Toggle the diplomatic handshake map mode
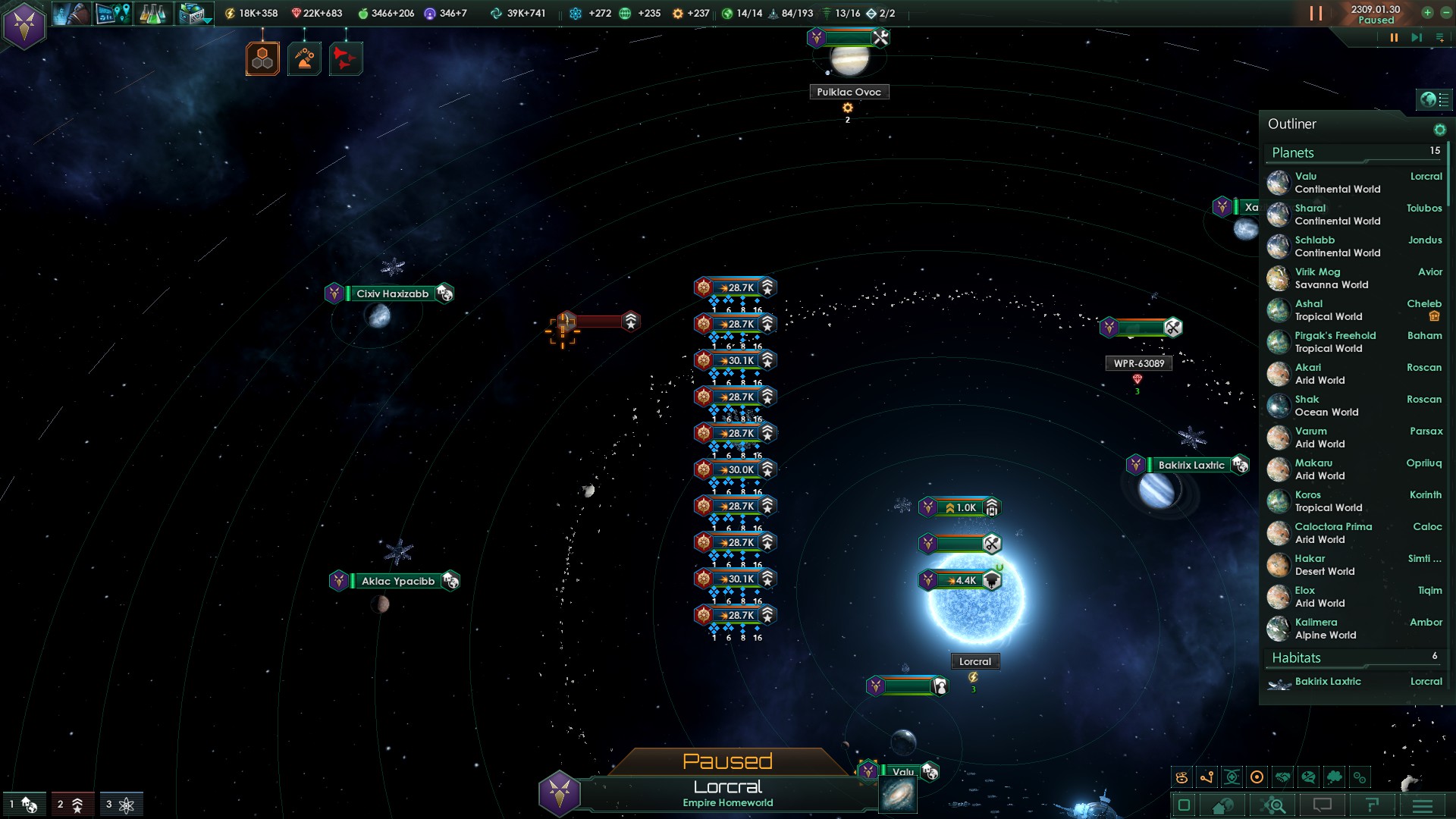 (1282, 777)
